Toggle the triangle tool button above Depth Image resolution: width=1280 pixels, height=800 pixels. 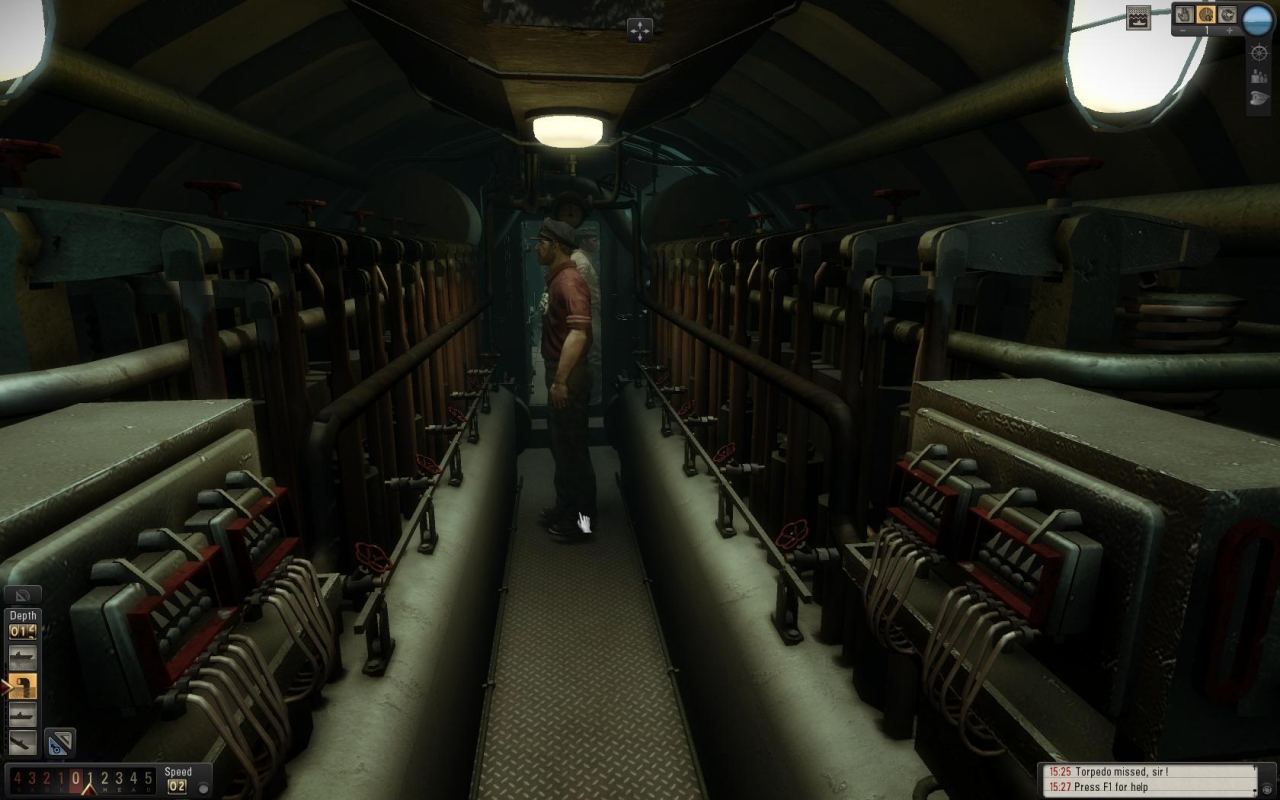[x=22, y=596]
